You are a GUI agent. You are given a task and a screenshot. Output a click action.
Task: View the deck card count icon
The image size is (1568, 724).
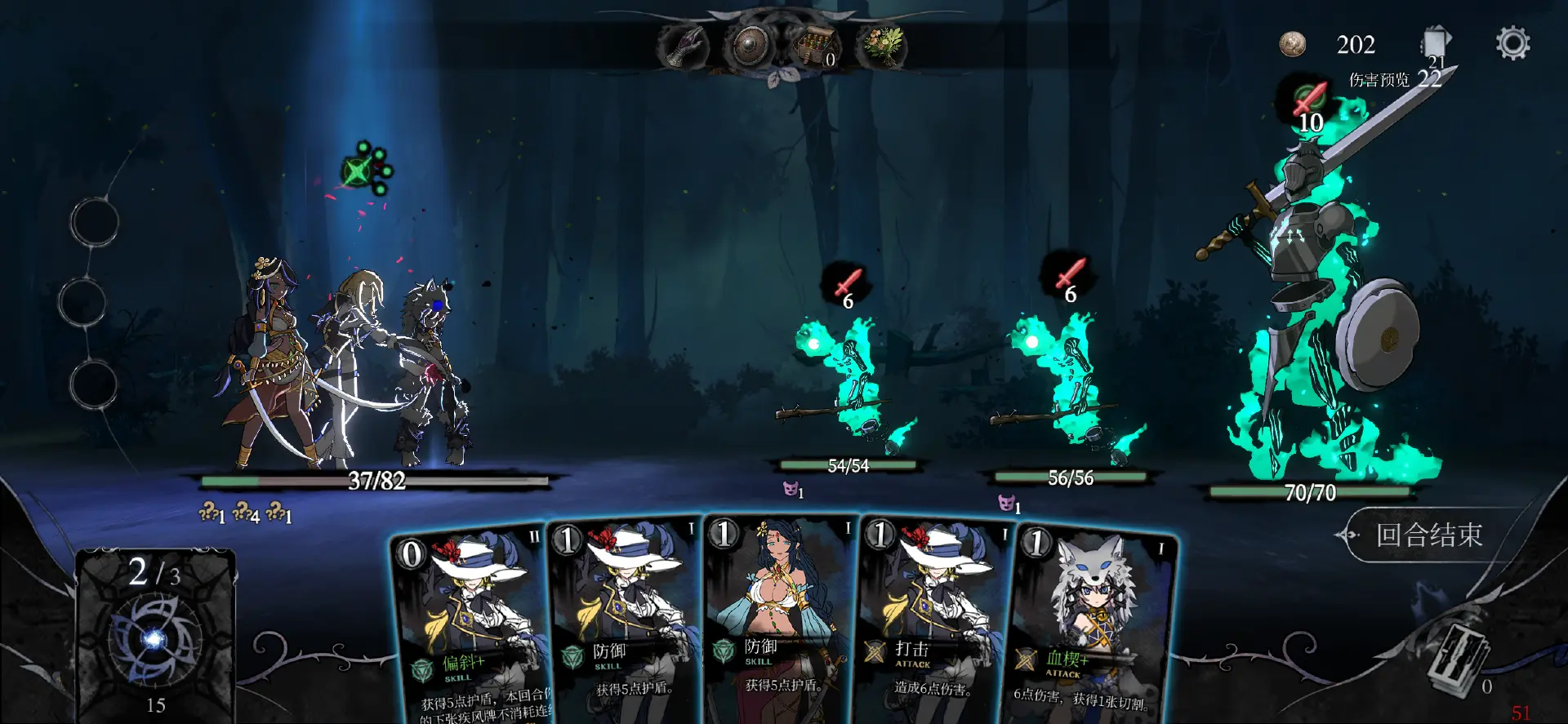point(1436,43)
